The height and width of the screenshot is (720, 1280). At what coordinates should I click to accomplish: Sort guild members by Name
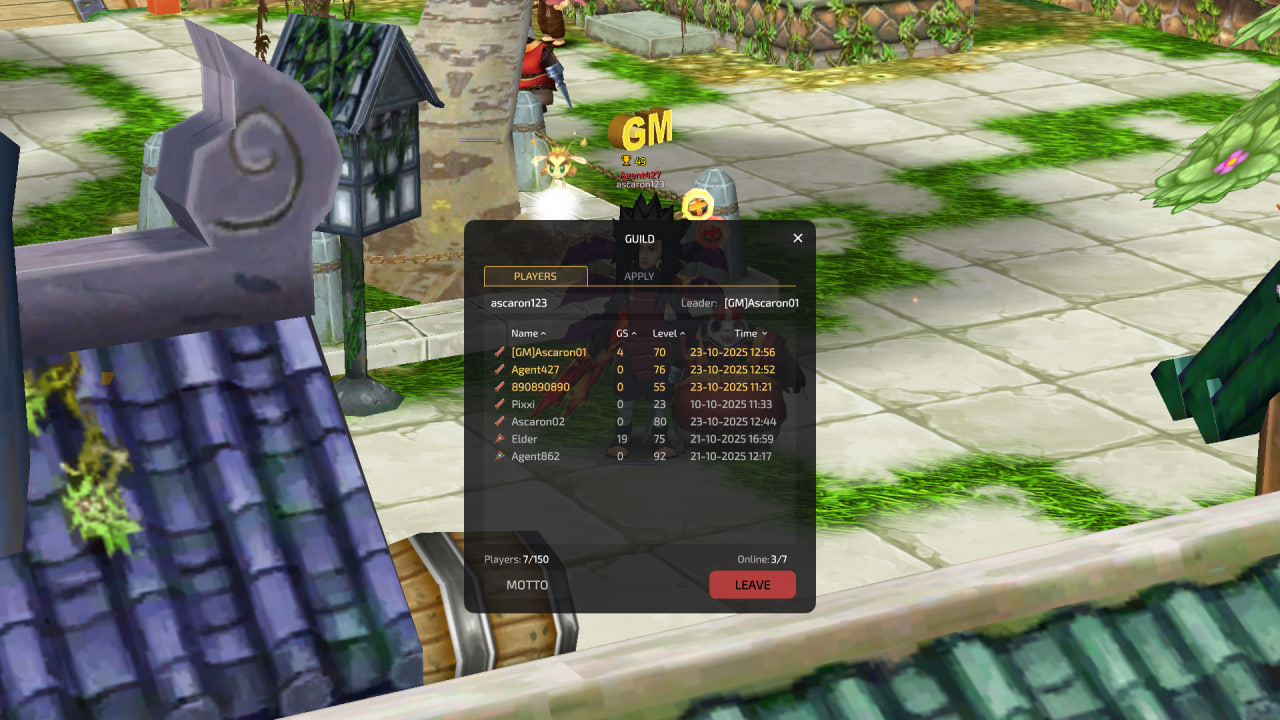coord(528,333)
